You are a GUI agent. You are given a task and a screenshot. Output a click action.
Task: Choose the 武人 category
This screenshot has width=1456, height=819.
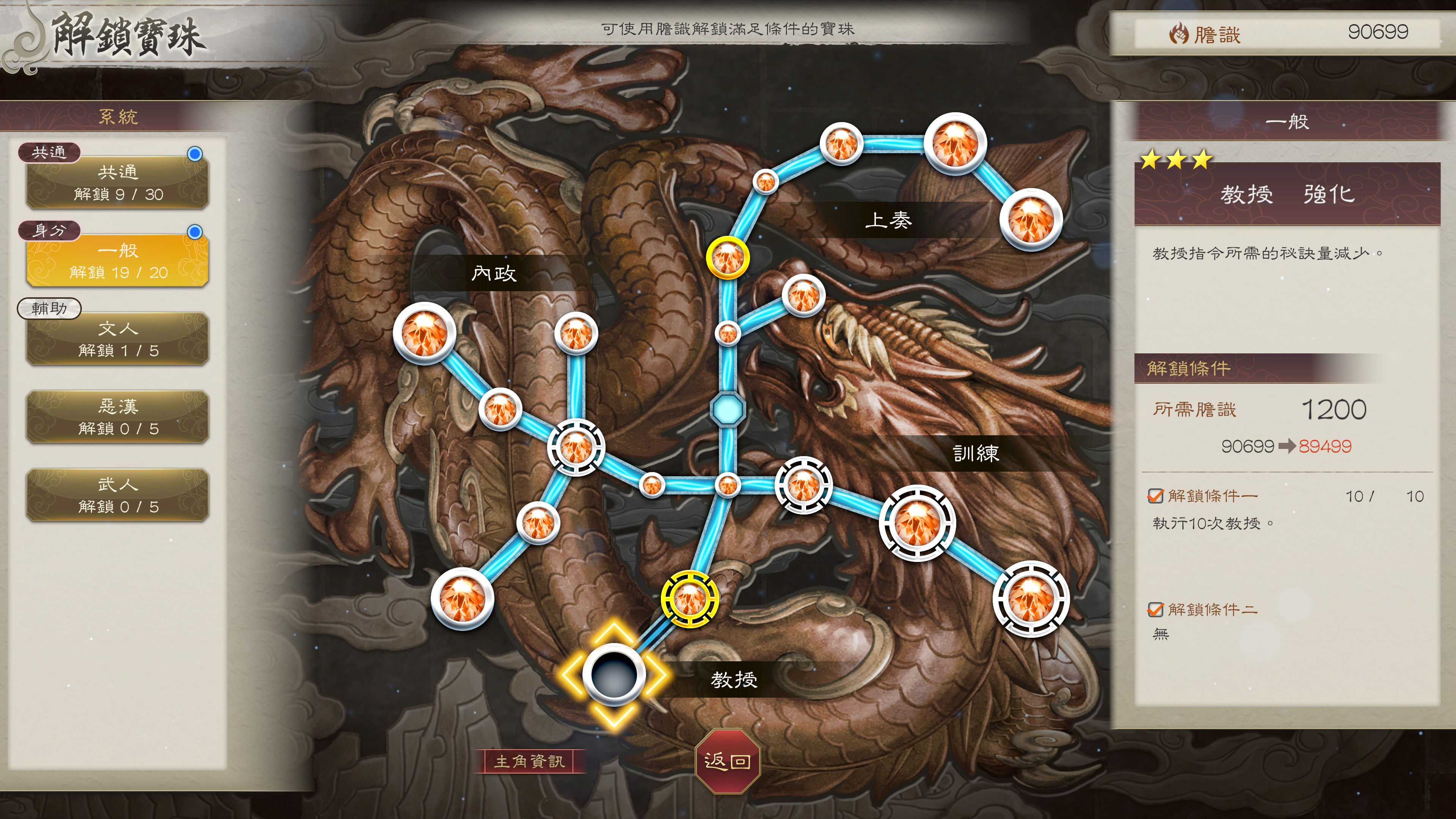click(118, 494)
